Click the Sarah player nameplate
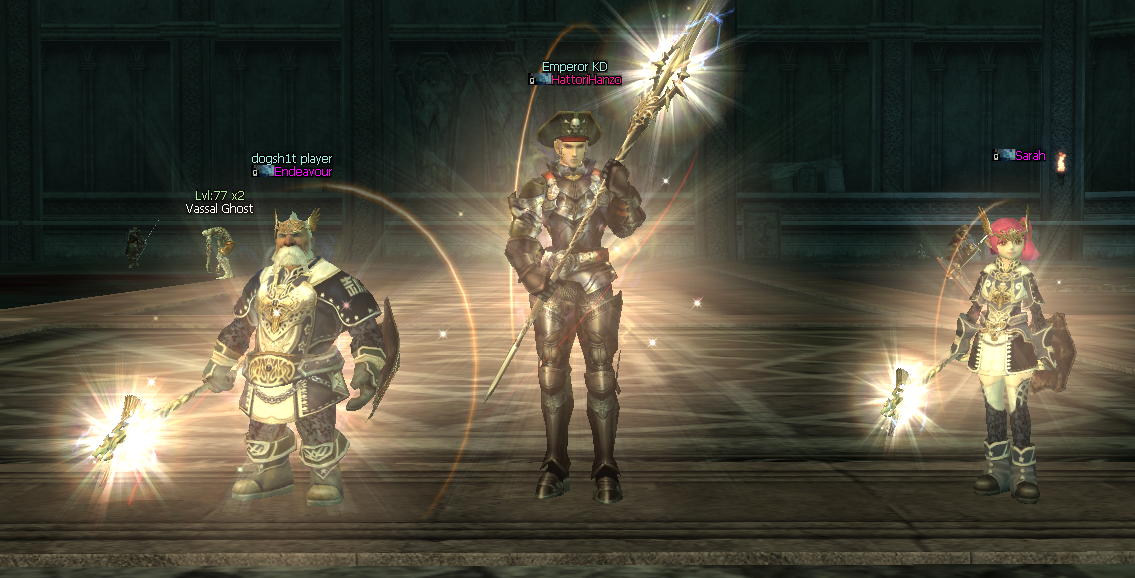The image size is (1135, 578). point(1029,155)
